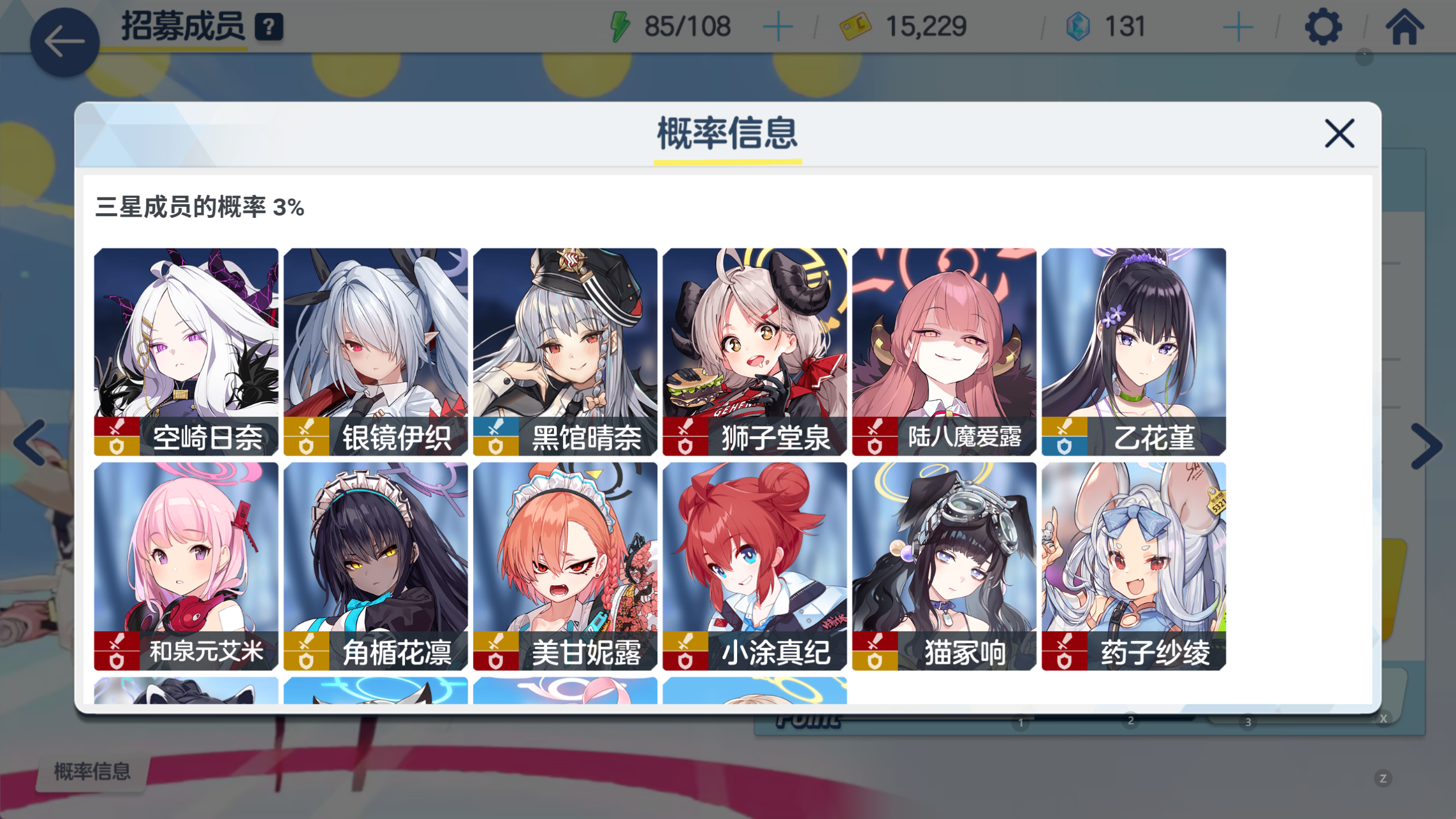Open the previous page with the left chevron
1456x819 pixels.
click(28, 443)
